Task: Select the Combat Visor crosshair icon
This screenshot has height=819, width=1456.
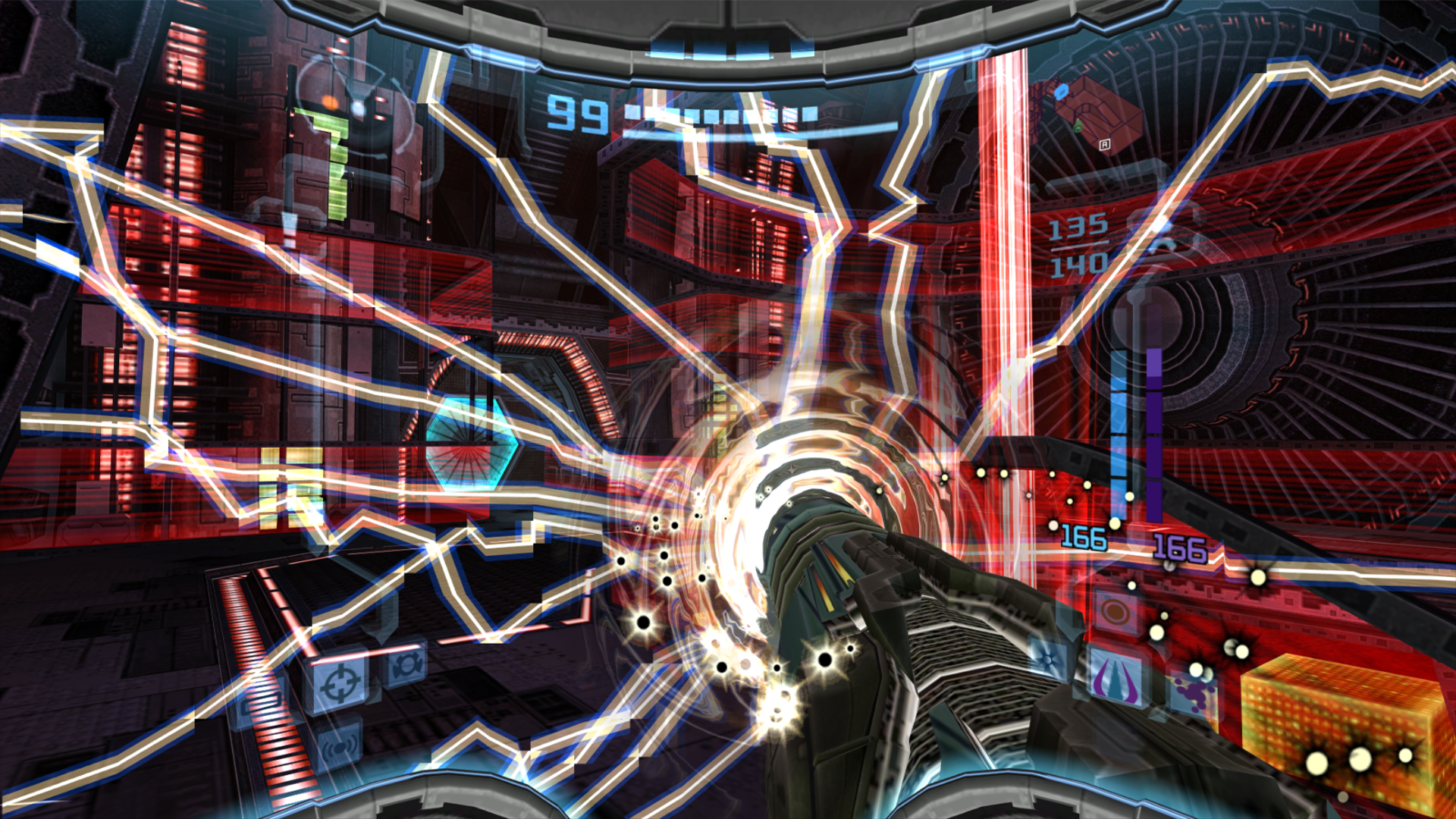Action: [339, 685]
